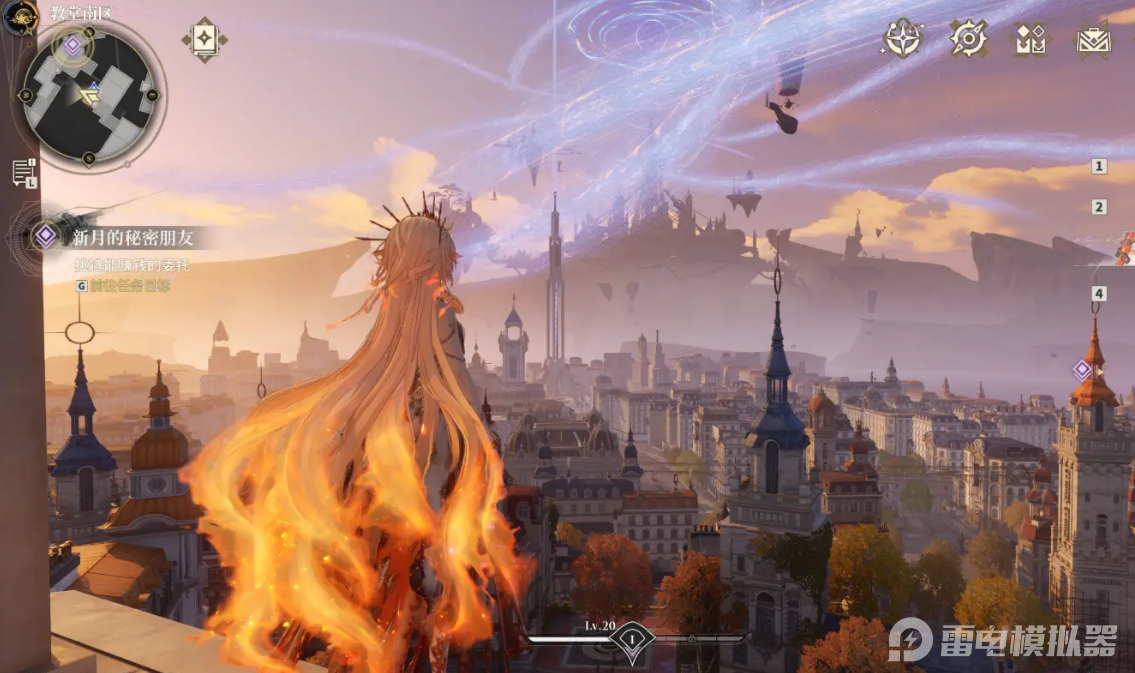Open the card deck icon with star

click(204, 39)
